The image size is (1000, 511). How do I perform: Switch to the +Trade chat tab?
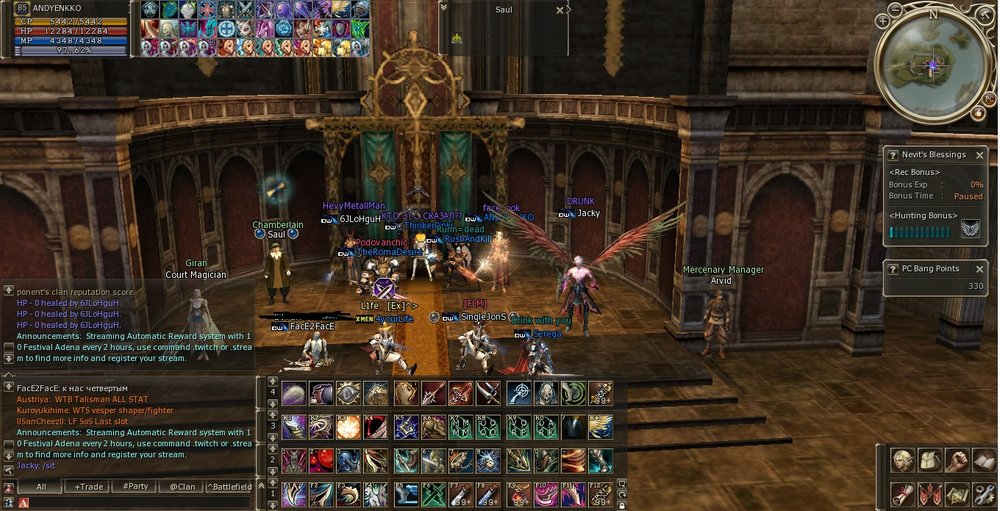pyautogui.click(x=87, y=486)
